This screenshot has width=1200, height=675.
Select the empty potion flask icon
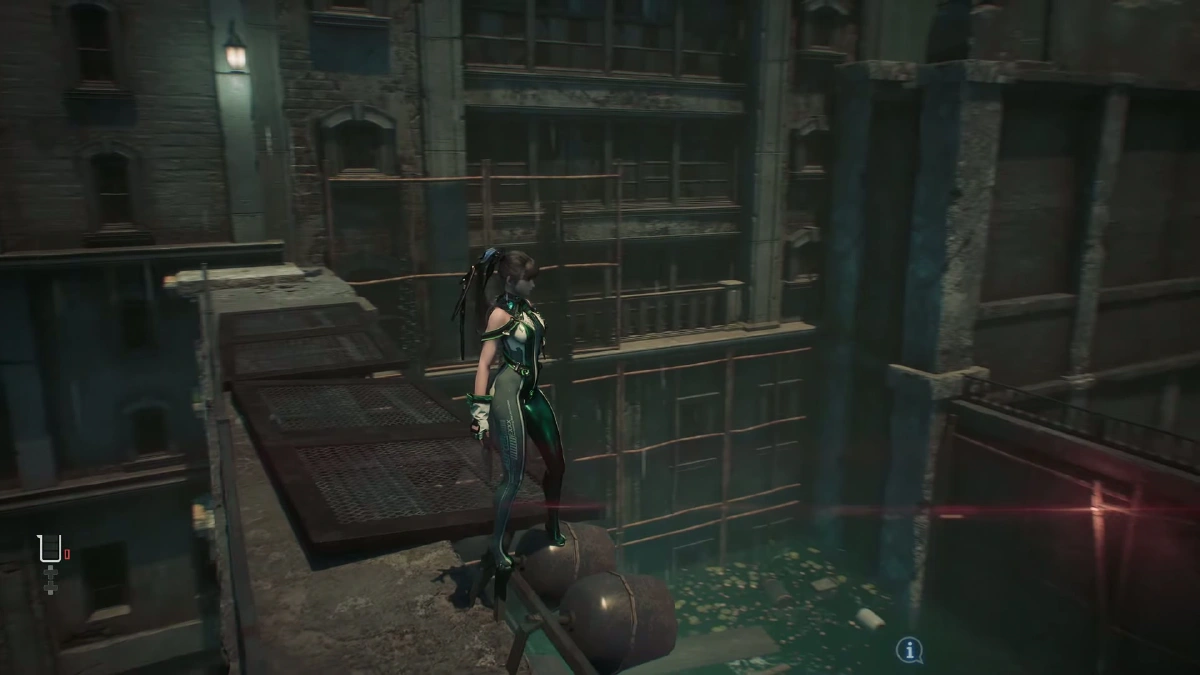coord(49,549)
